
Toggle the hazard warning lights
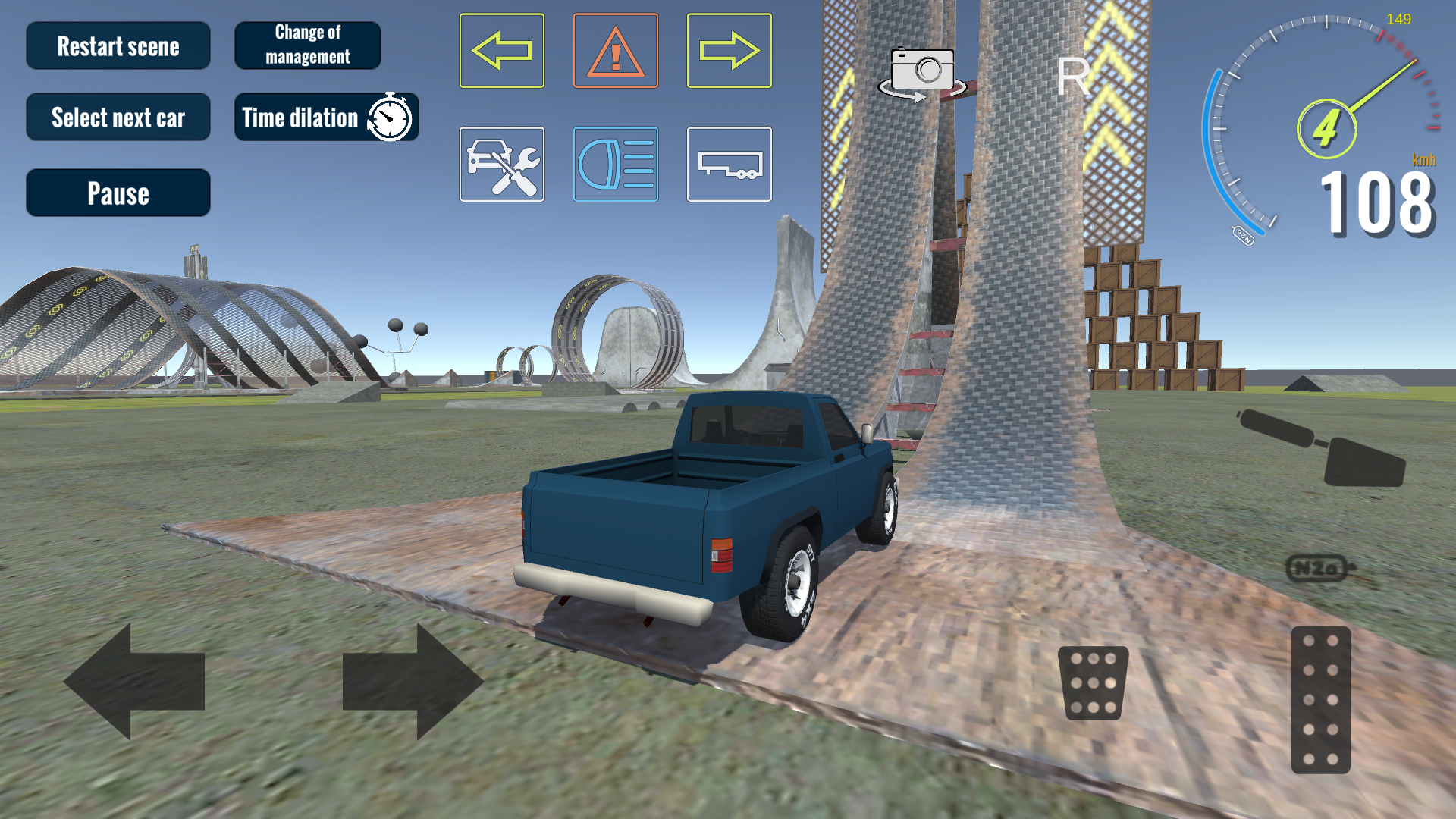click(x=616, y=50)
